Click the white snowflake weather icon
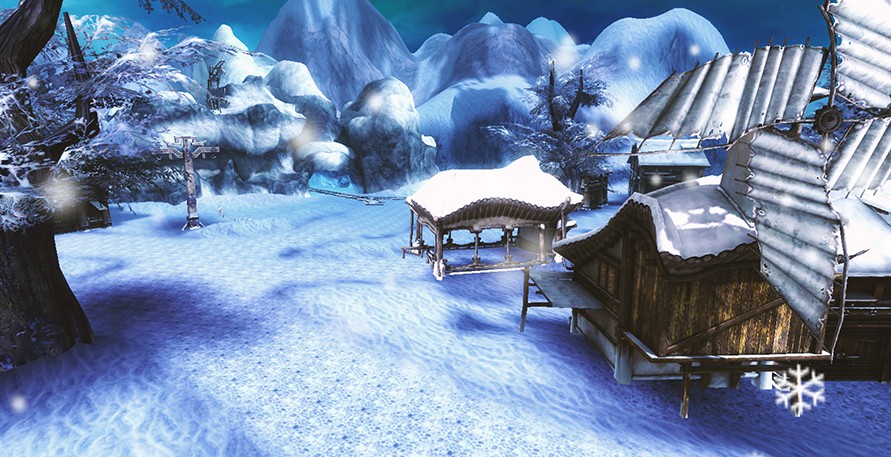 click(x=799, y=389)
